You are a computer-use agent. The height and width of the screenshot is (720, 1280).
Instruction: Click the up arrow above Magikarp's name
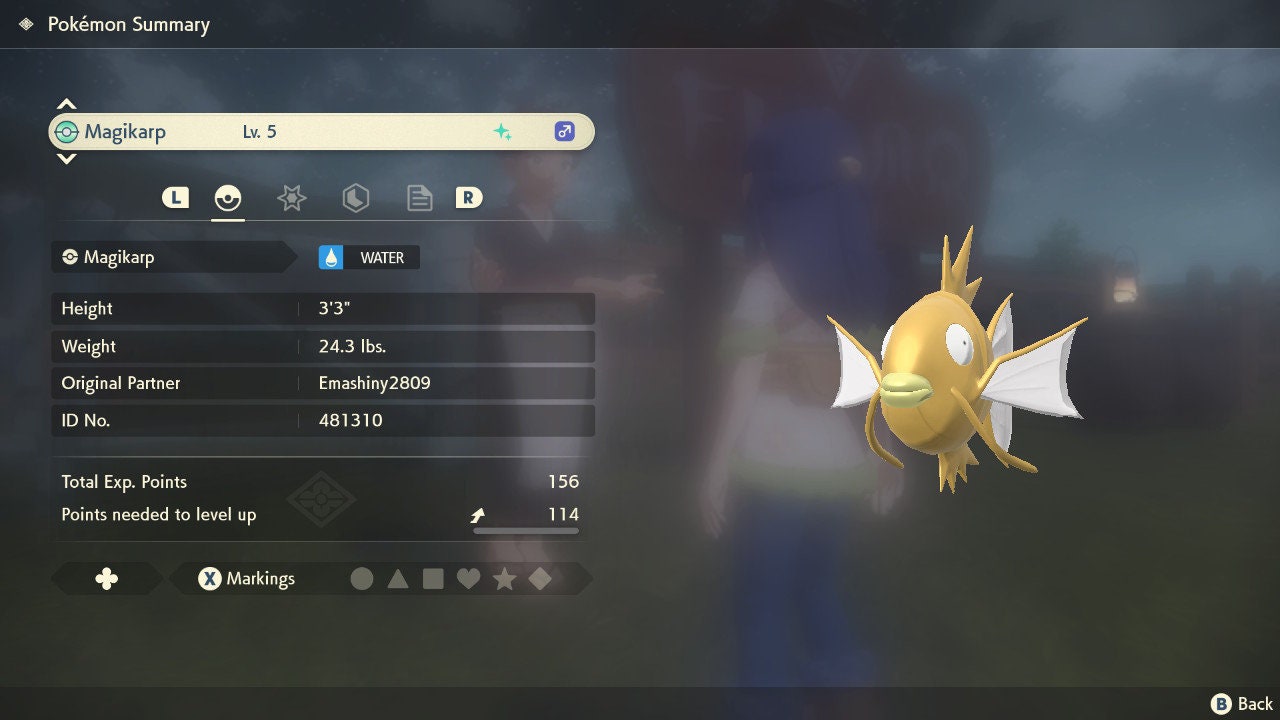(x=66, y=104)
